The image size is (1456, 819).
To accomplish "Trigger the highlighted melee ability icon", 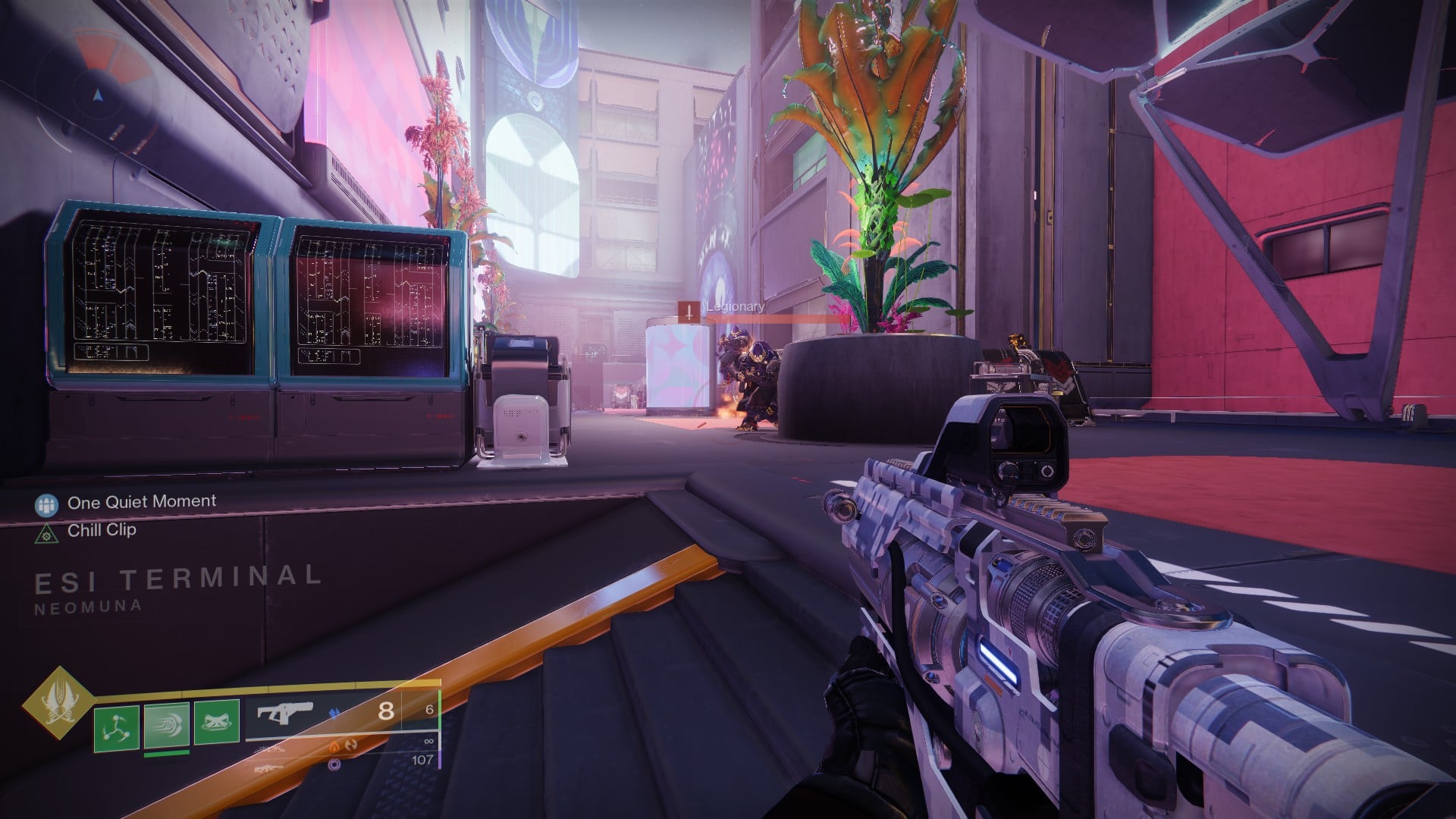I will 167,725.
